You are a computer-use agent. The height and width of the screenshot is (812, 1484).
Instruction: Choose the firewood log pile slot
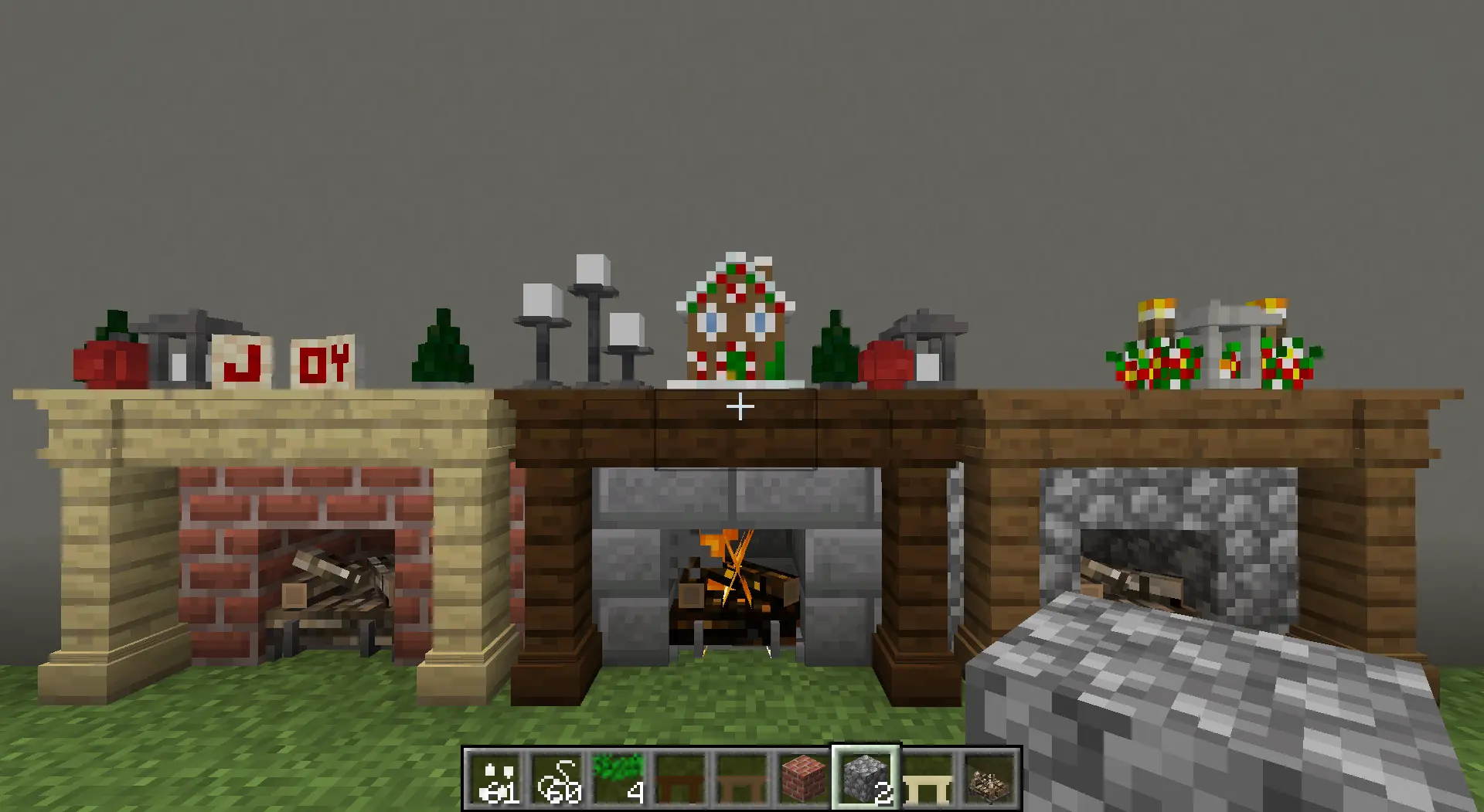click(x=989, y=779)
